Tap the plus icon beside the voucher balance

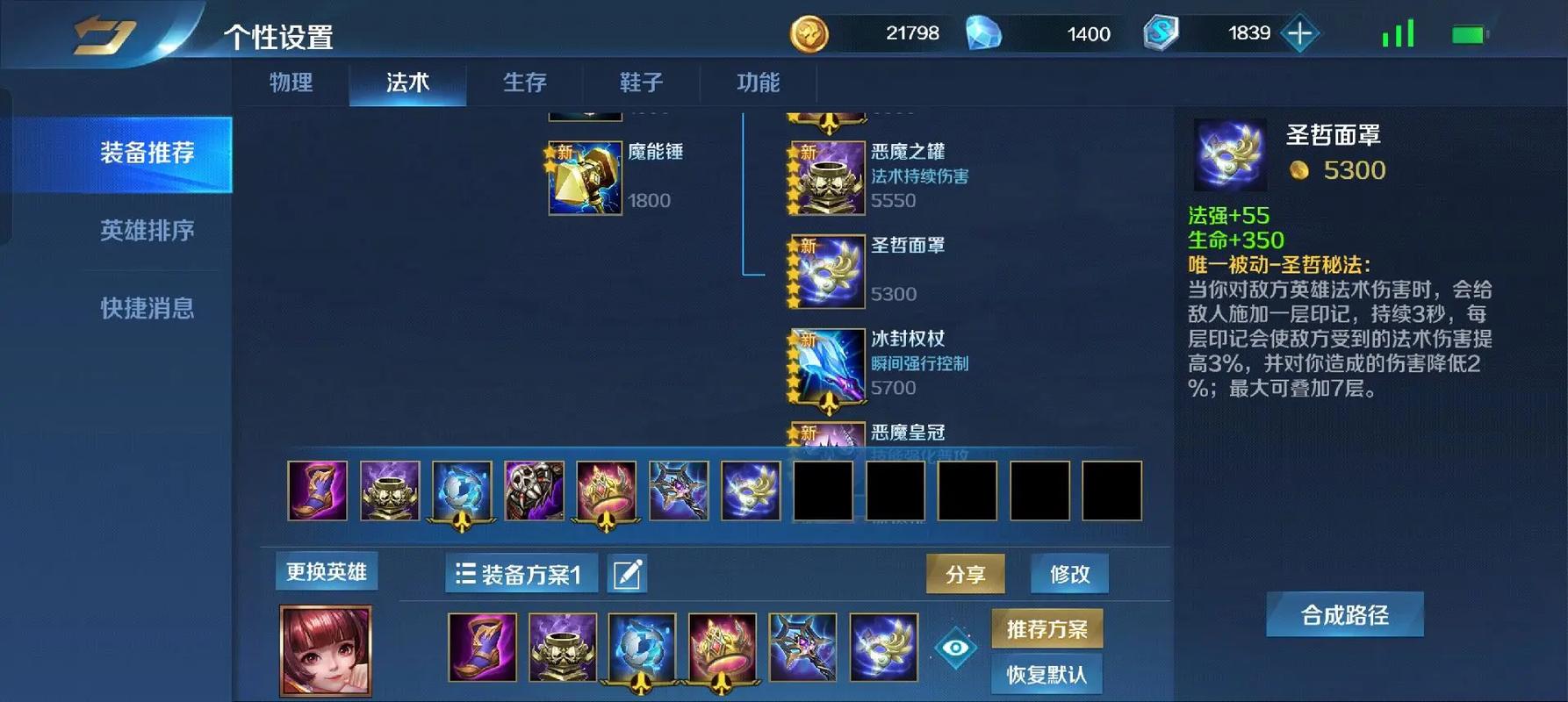[x=1298, y=33]
